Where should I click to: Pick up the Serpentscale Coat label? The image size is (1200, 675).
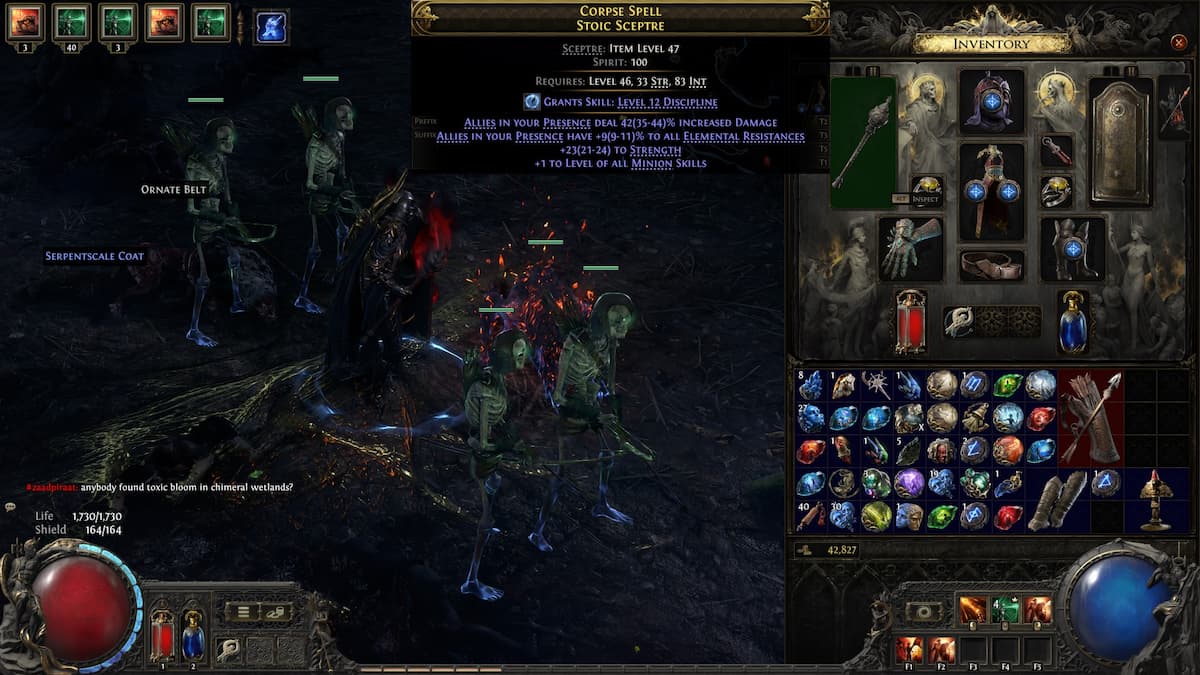tap(94, 256)
